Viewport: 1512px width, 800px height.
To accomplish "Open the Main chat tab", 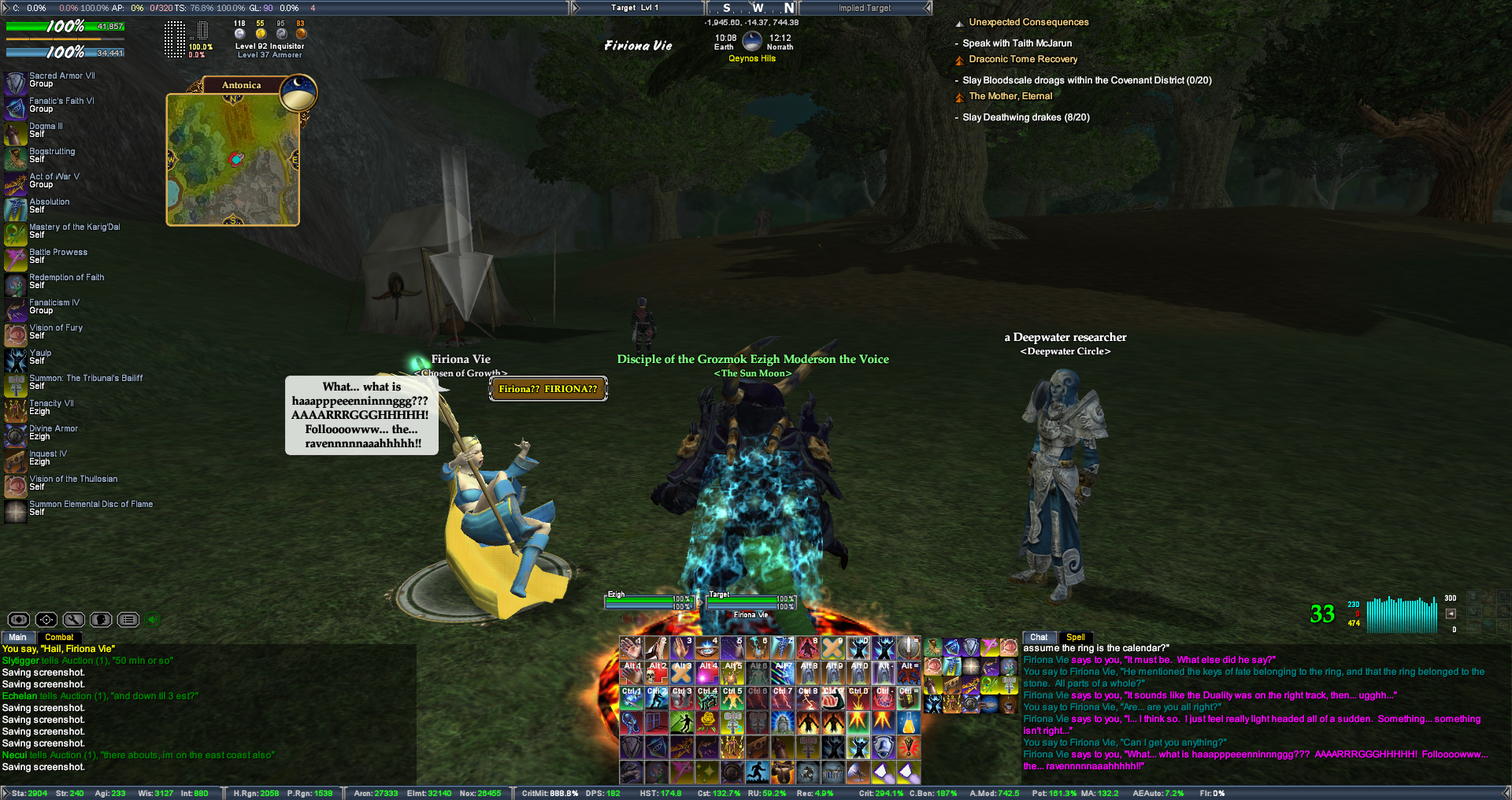I will pyautogui.click(x=17, y=637).
